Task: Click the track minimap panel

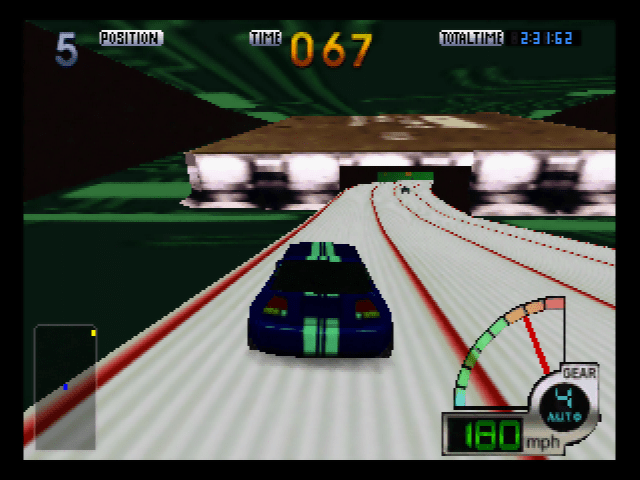Action: [x=66, y=386]
